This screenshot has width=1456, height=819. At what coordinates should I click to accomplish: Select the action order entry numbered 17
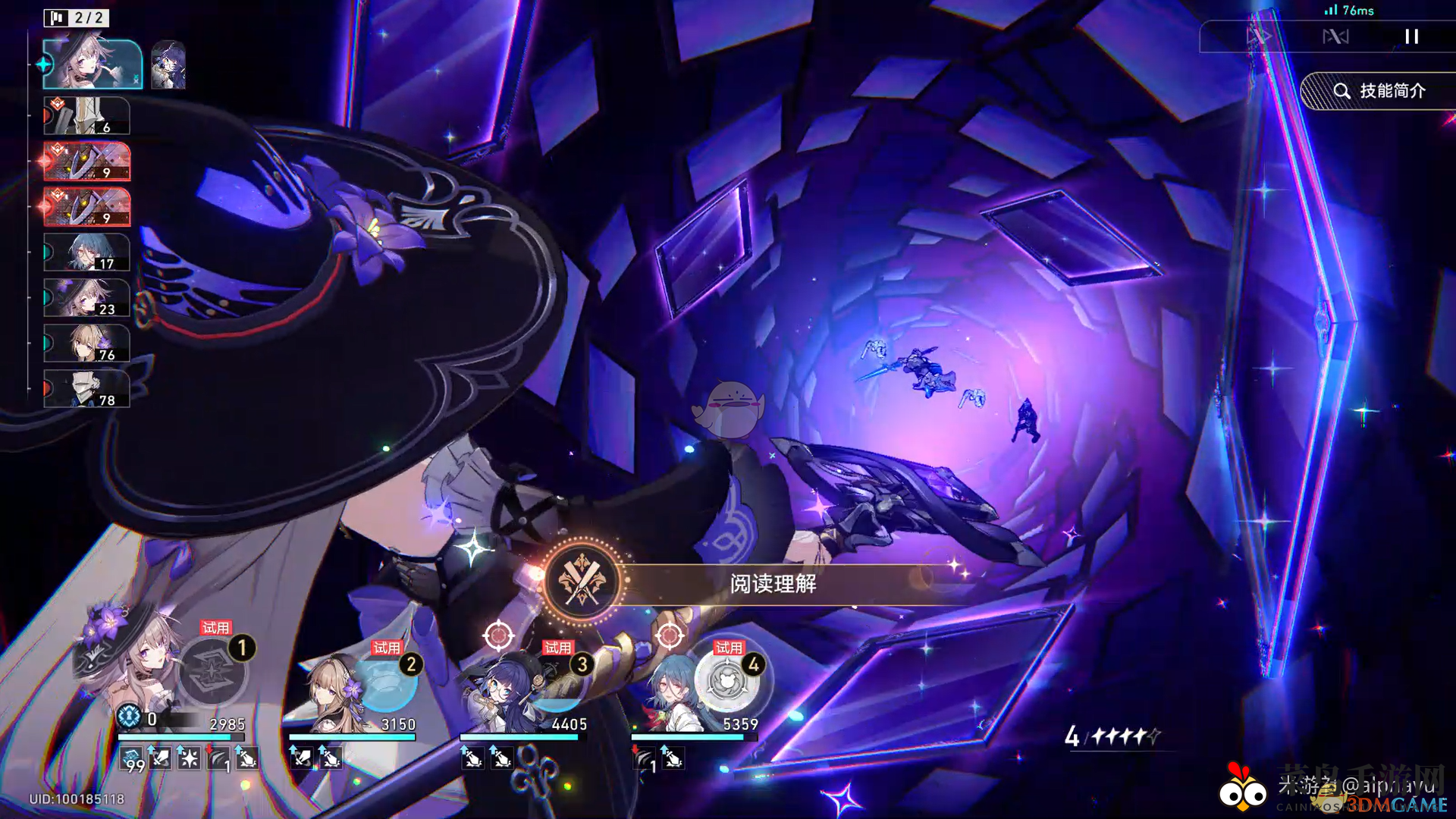click(x=86, y=253)
